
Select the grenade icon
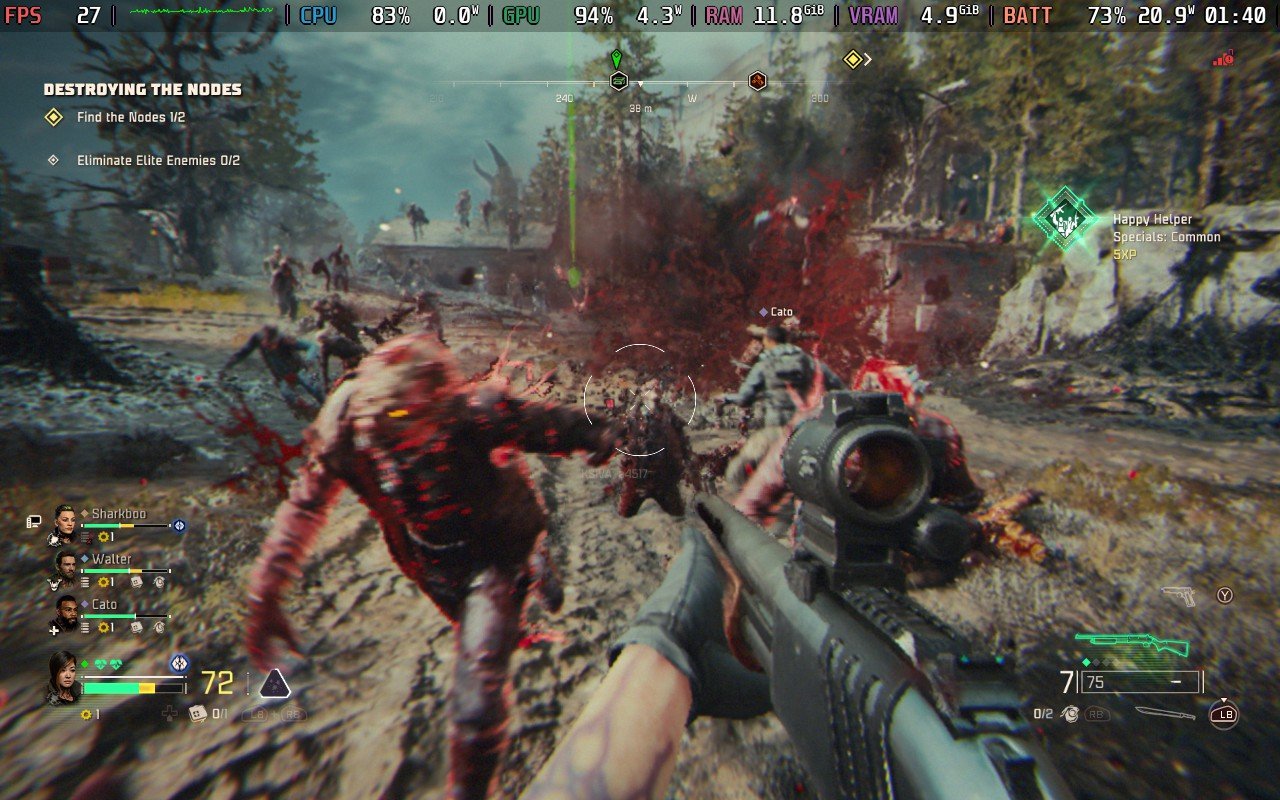pyautogui.click(x=1071, y=714)
